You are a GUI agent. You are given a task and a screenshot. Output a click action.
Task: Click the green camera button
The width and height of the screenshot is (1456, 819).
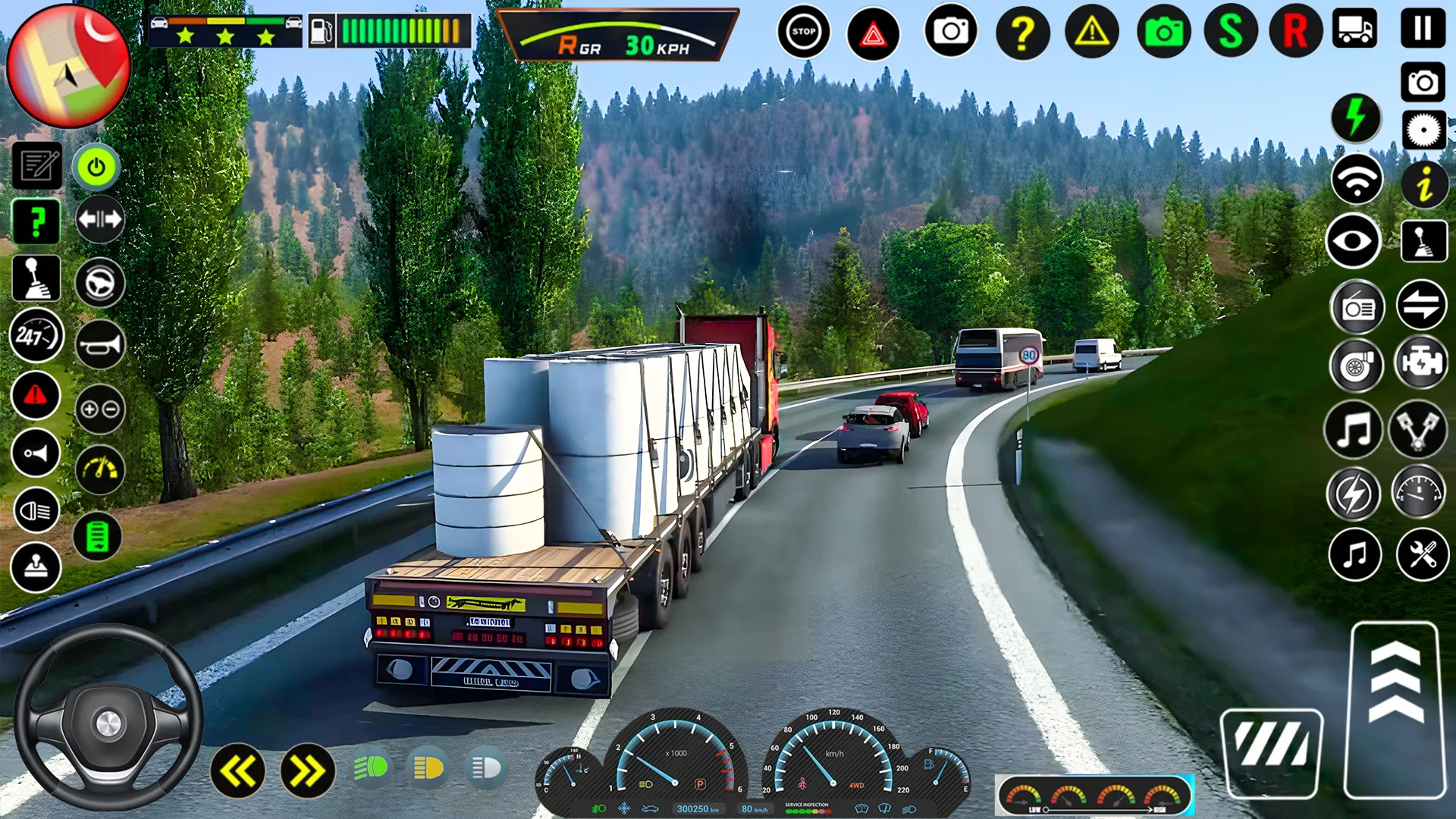[1163, 33]
